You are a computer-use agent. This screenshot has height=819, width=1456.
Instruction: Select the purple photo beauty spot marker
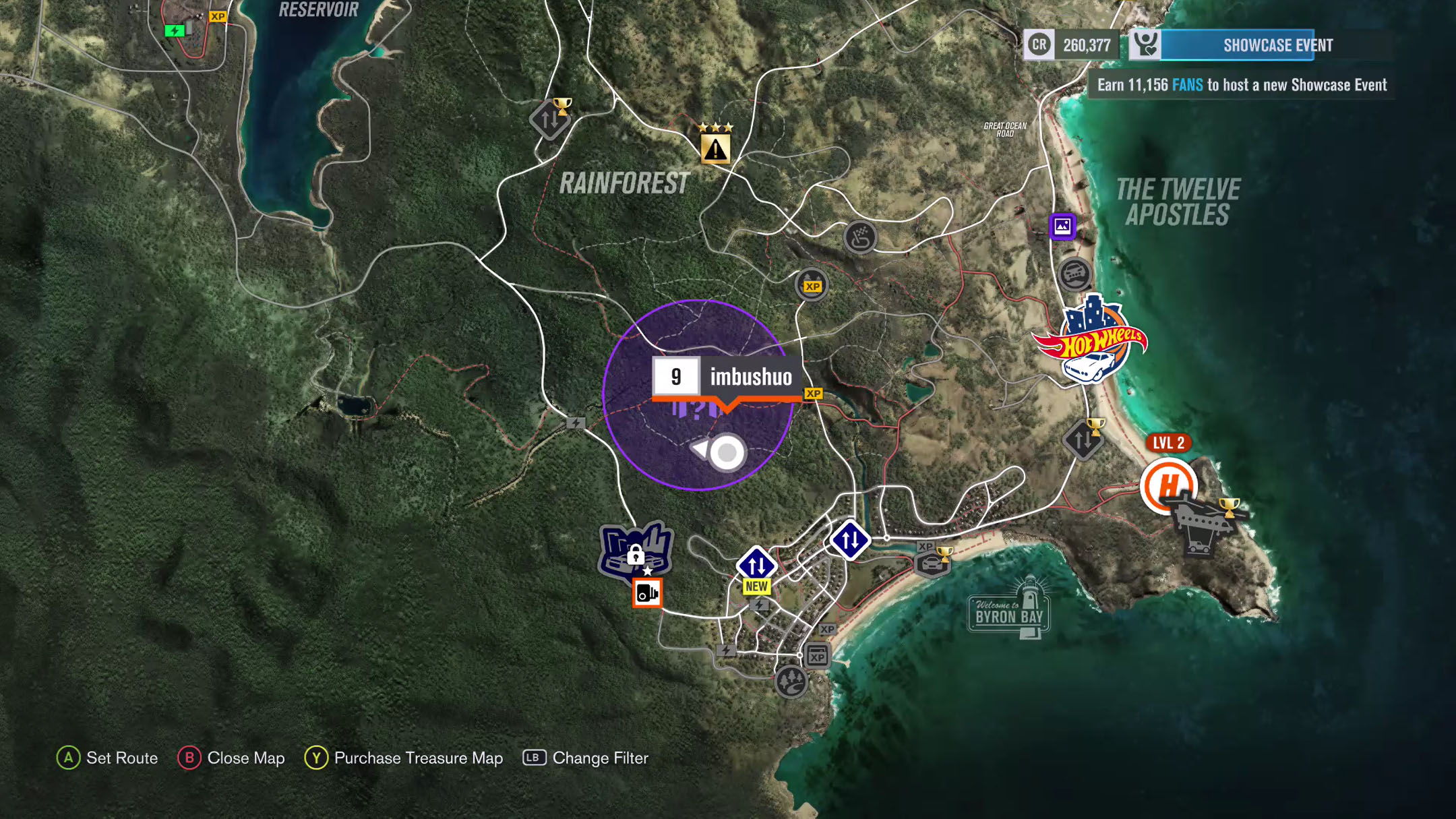[1062, 226]
